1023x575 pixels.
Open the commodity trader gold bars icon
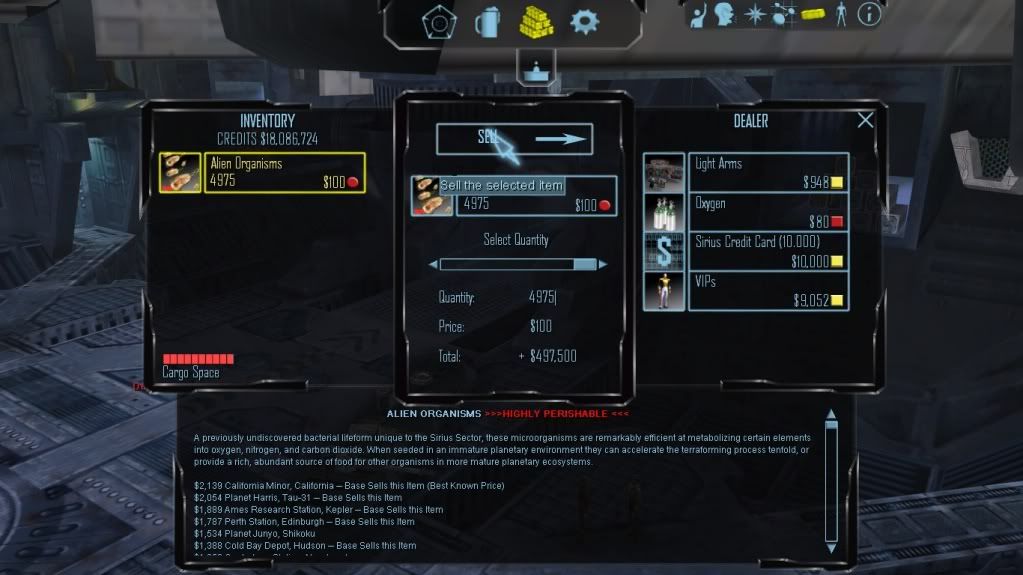(x=536, y=21)
